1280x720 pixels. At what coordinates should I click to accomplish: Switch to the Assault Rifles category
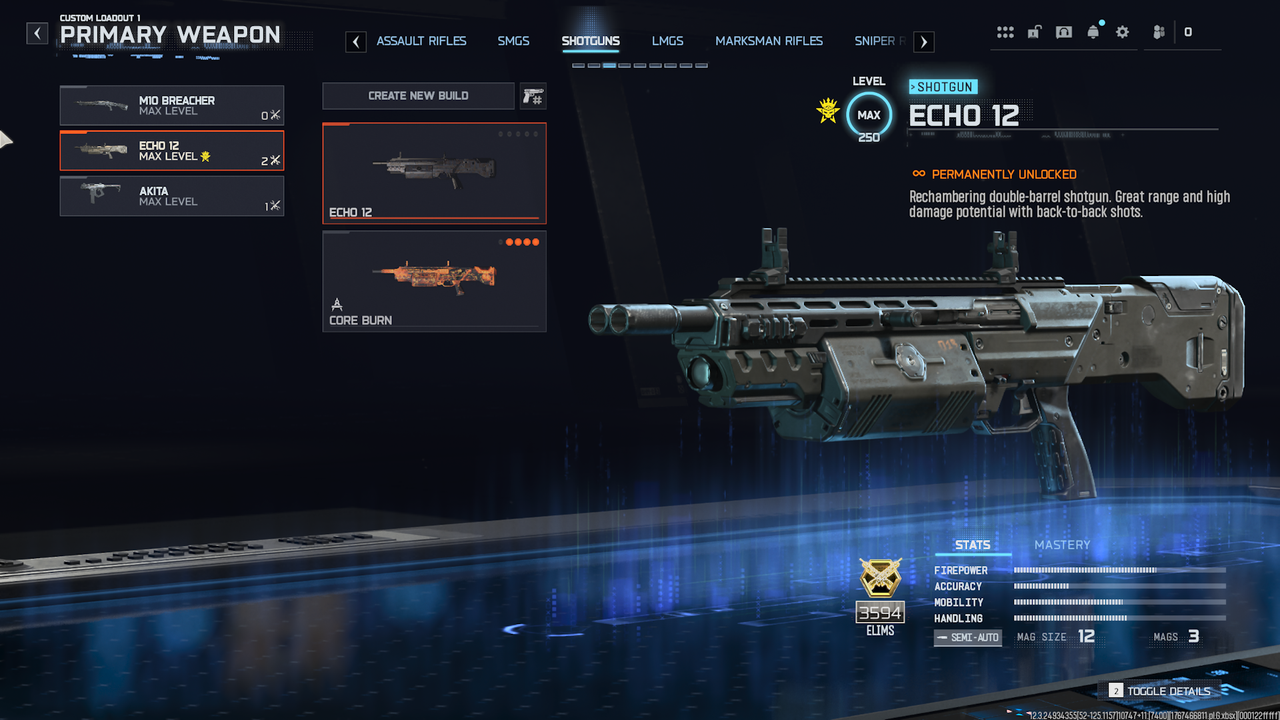[x=421, y=41]
